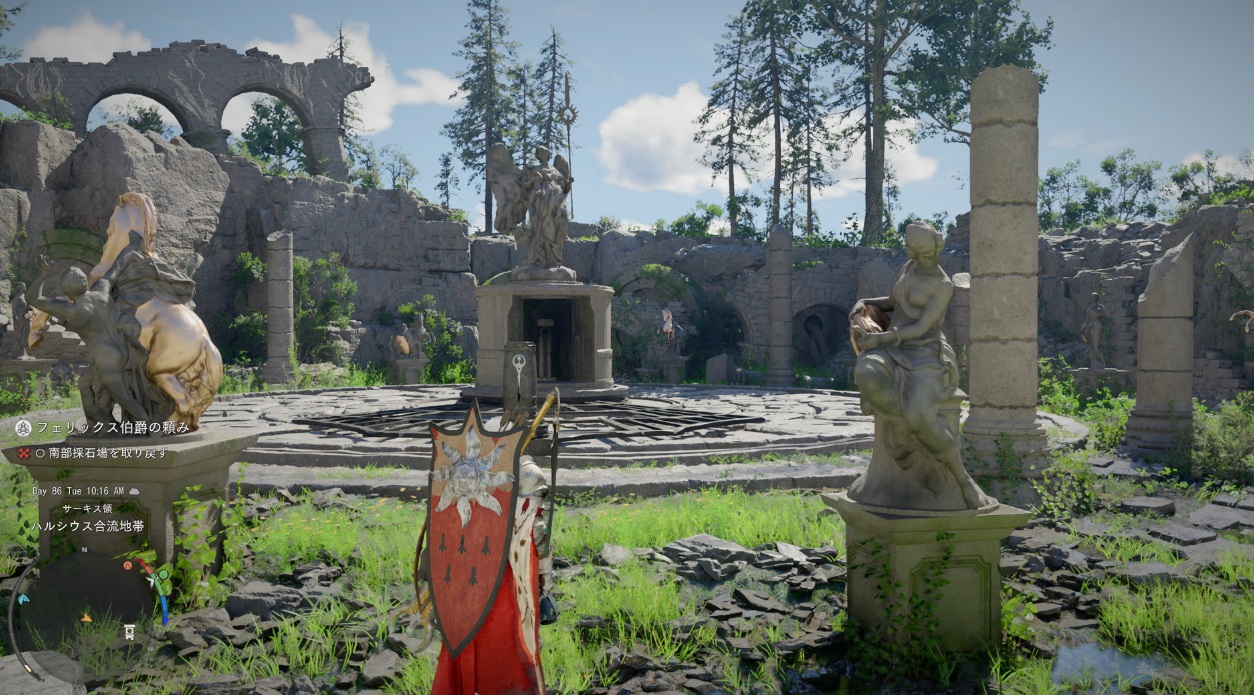This screenshot has width=1254, height=695.
Task: Select the orange arrow marker on minimap
Action: (85, 617)
